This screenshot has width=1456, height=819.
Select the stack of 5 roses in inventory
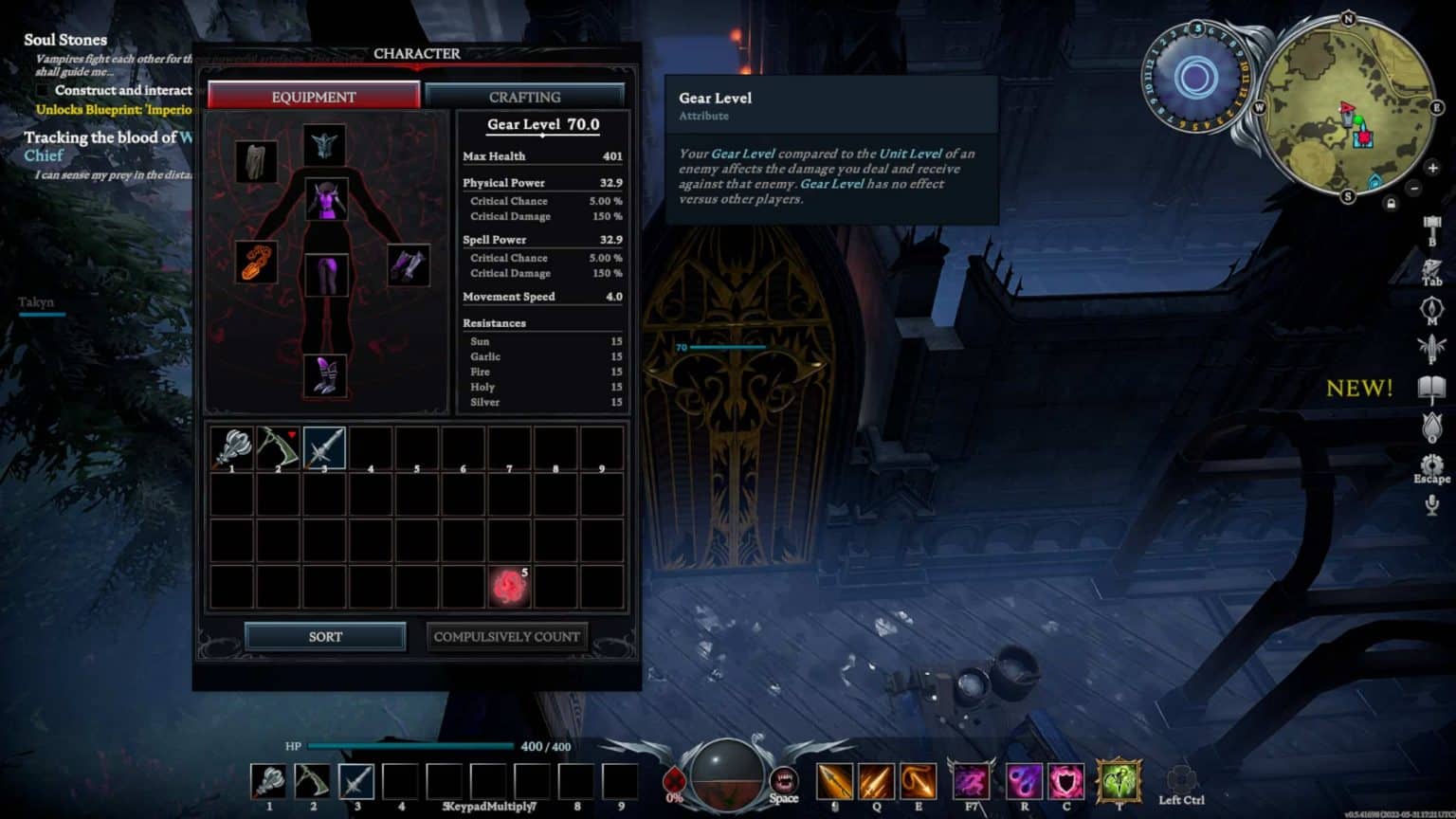pyautogui.click(x=510, y=583)
